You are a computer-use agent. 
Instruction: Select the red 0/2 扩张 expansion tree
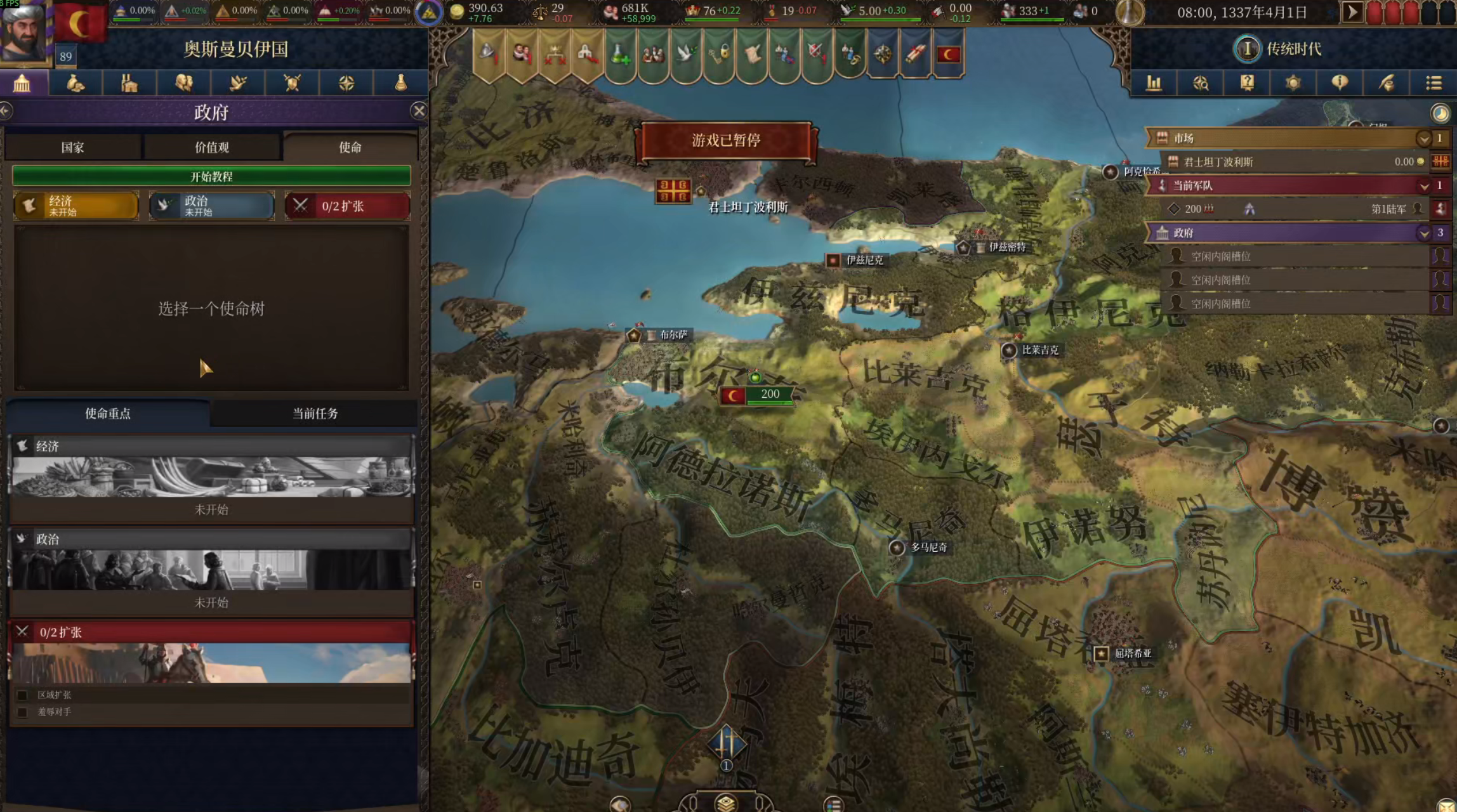click(x=347, y=206)
